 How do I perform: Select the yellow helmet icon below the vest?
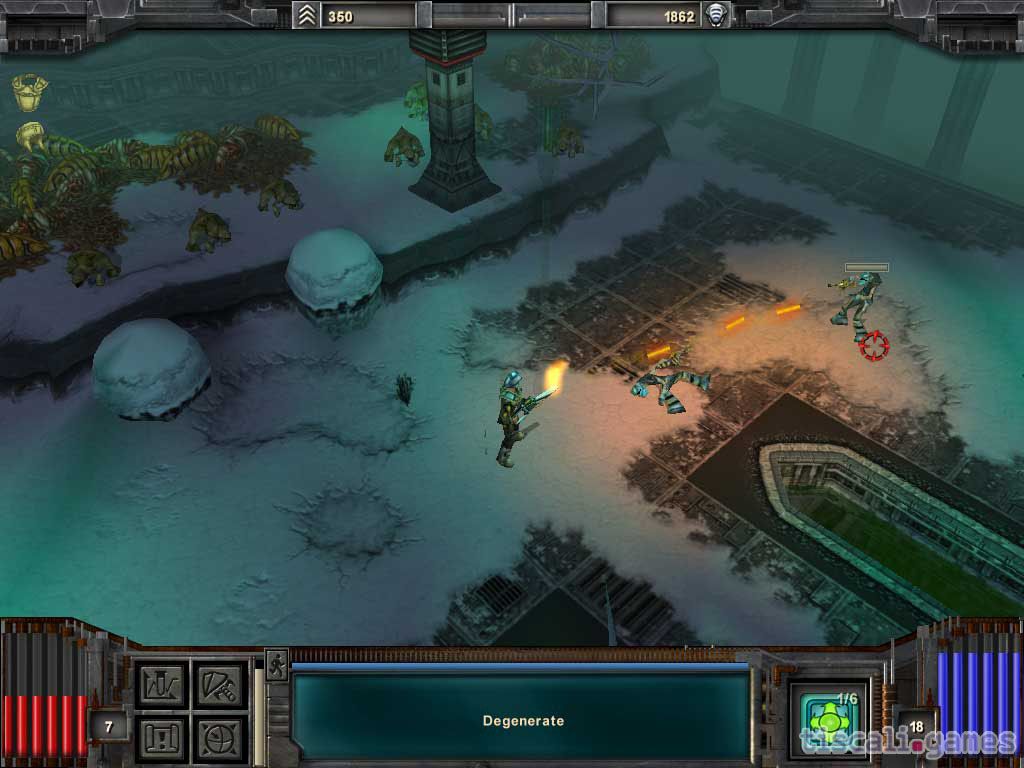[x=29, y=133]
